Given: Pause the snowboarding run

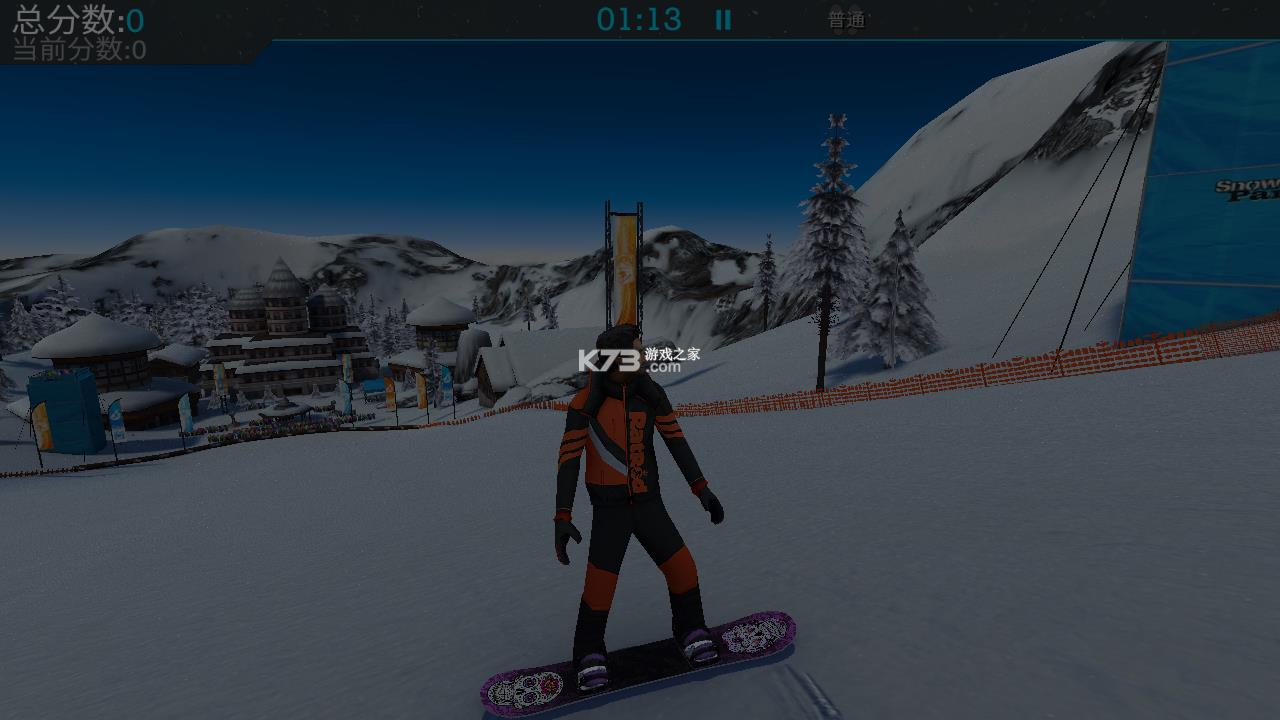Looking at the screenshot, I should point(723,20).
